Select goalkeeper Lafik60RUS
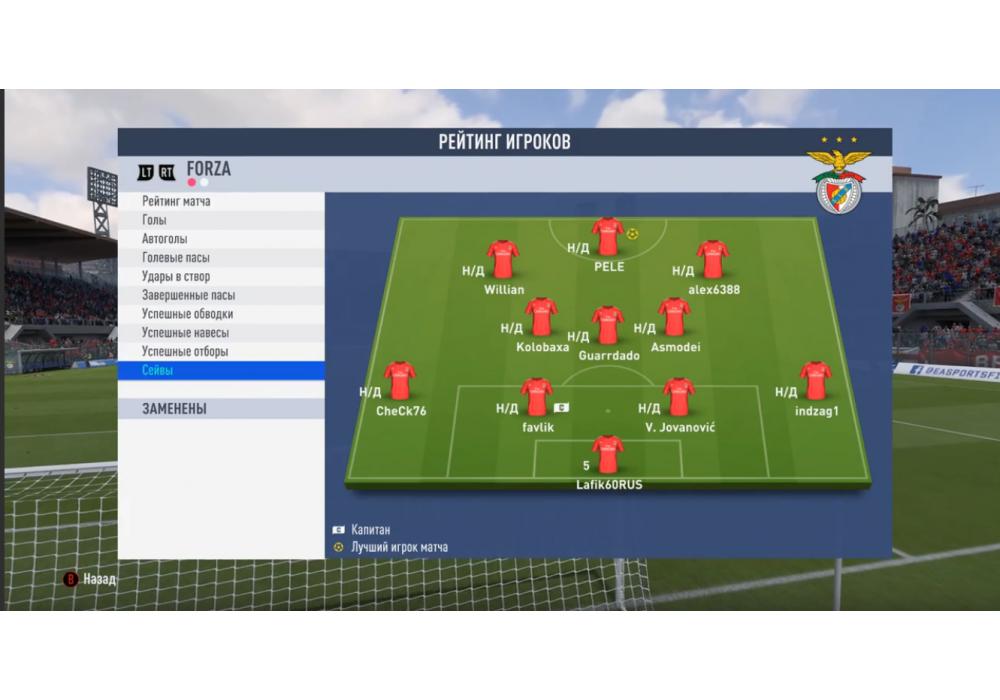This screenshot has width=1000, height=700. [607, 454]
